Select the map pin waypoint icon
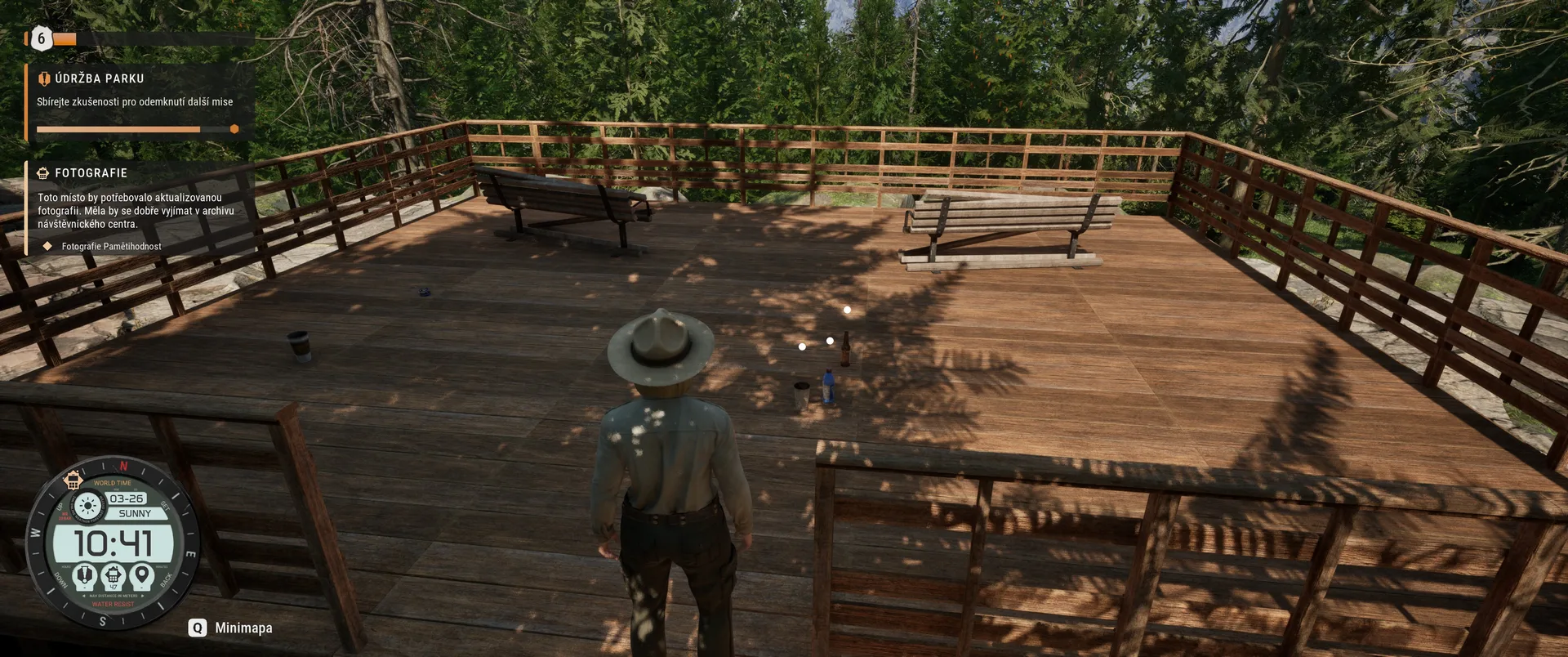 [141, 576]
